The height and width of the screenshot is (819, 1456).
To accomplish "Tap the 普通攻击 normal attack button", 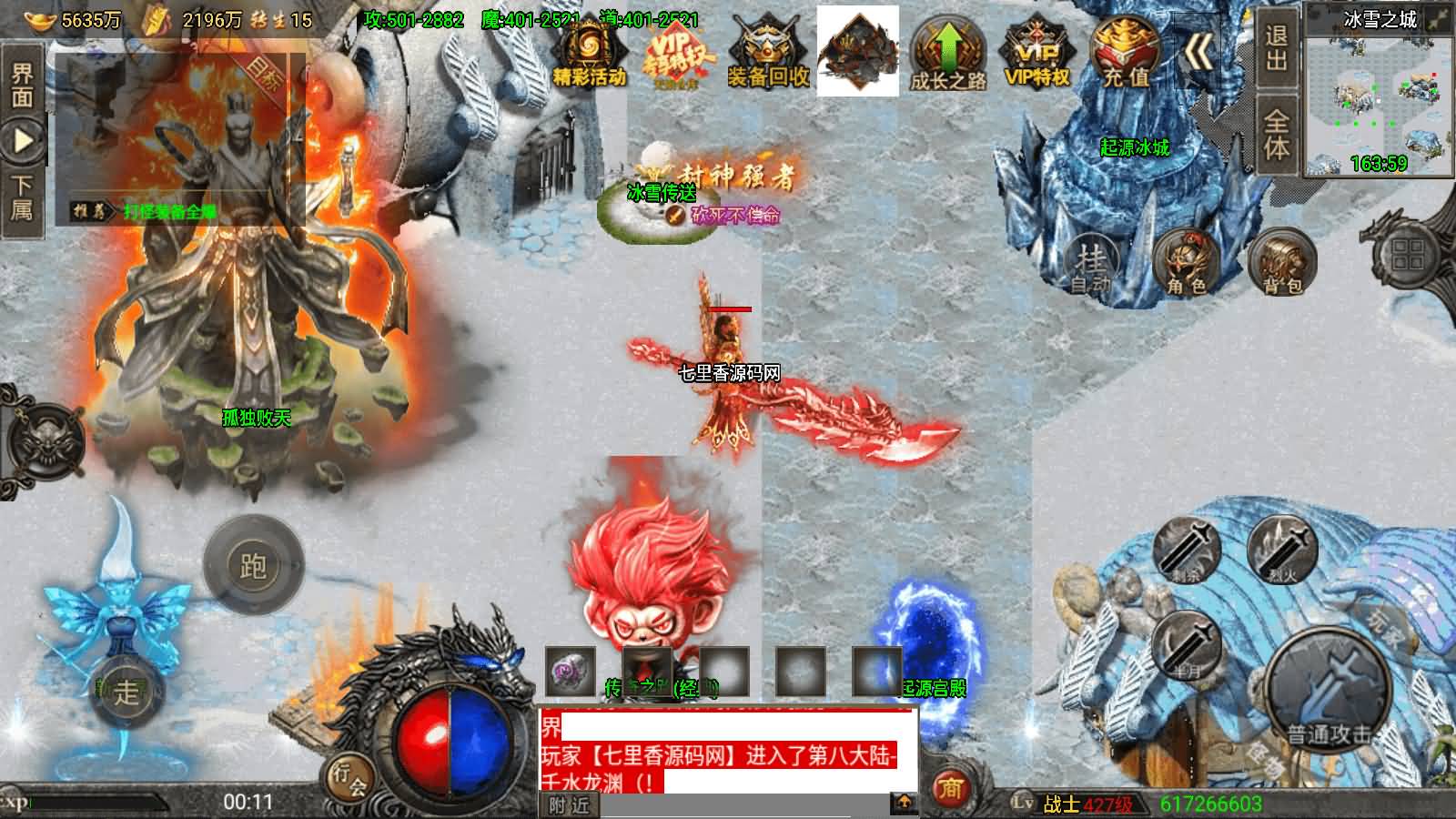I will point(1327,690).
